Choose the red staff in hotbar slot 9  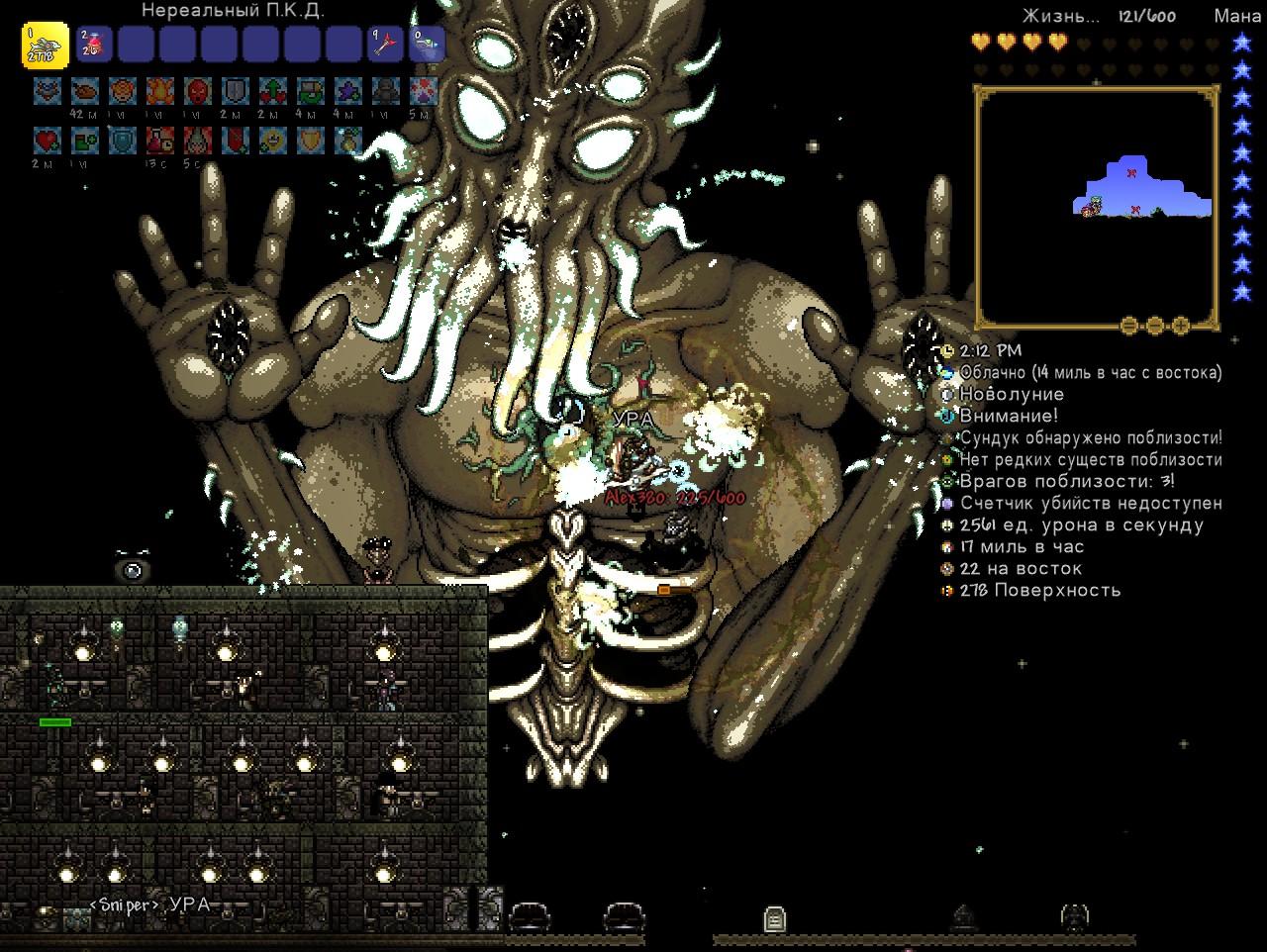386,45
